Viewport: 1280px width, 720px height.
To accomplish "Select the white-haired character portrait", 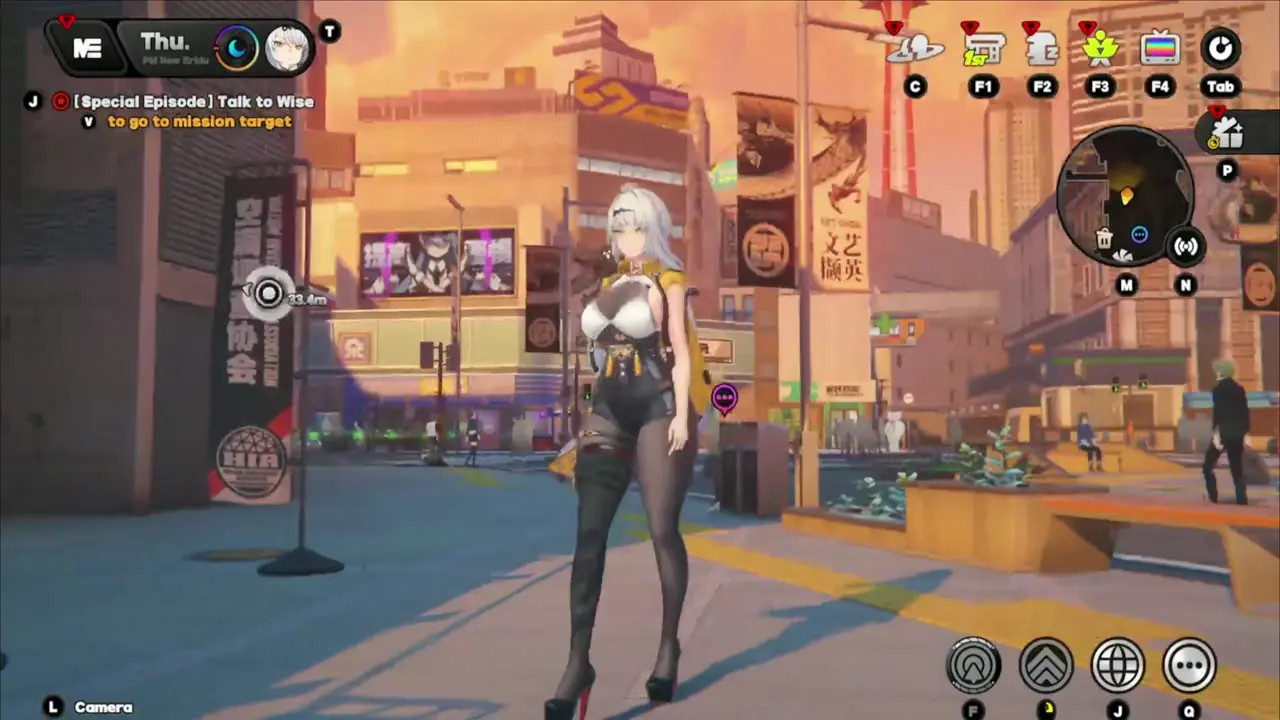I will pos(285,48).
